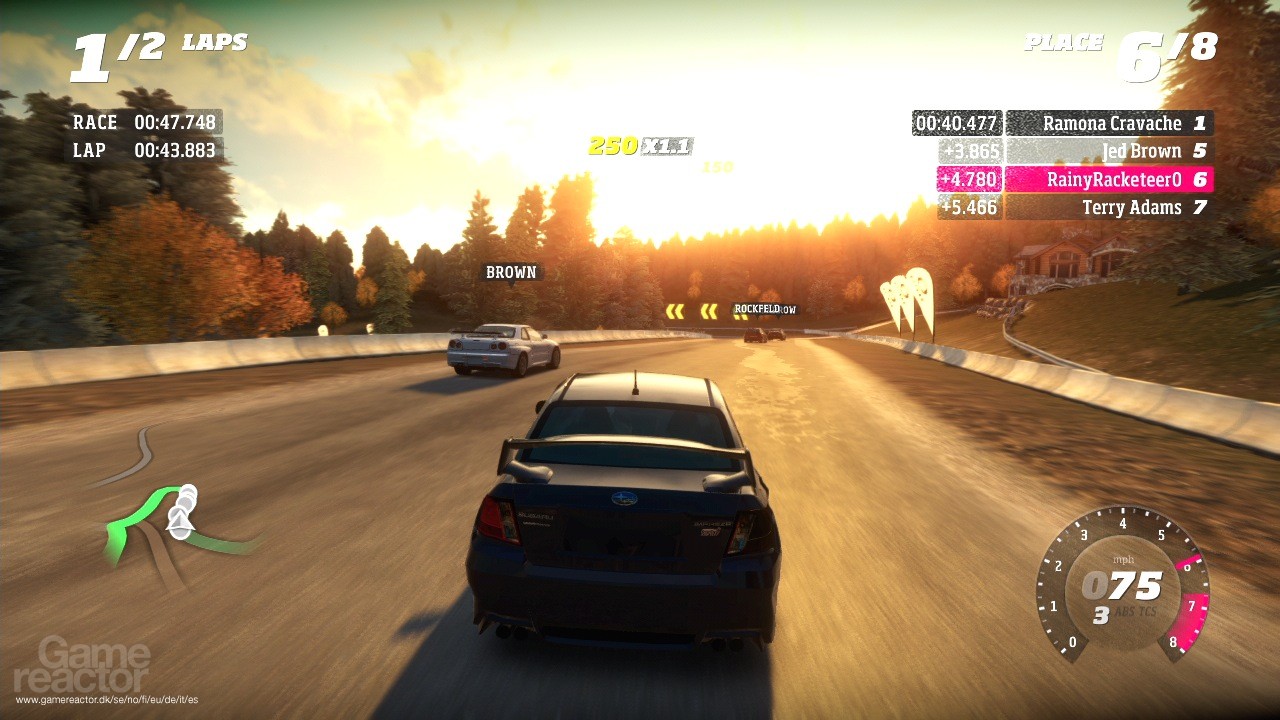Image resolution: width=1280 pixels, height=720 pixels.
Task: Toggle the ABS assist indicator
Action: coord(1125,610)
